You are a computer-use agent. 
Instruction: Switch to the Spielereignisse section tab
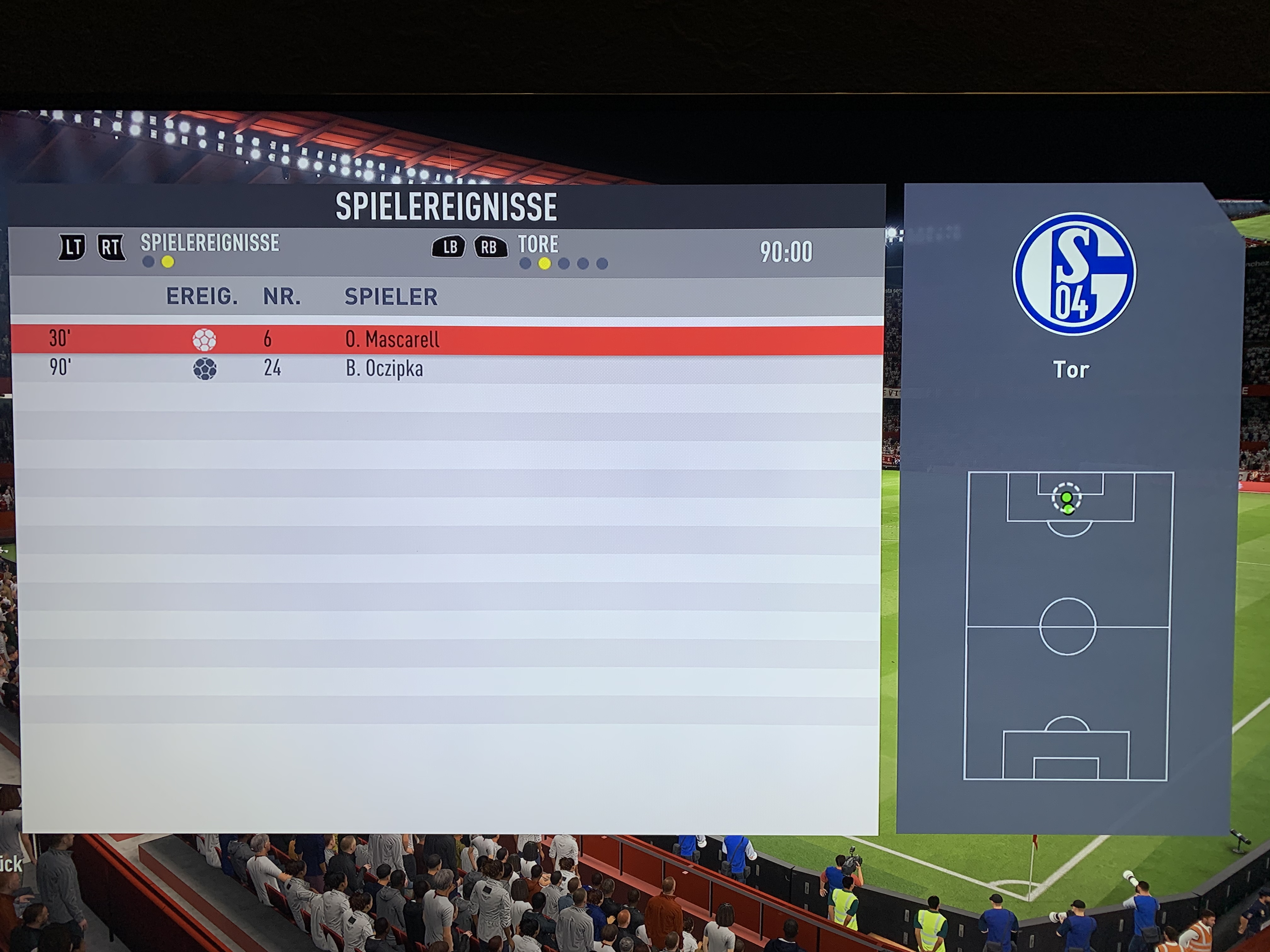(209, 243)
